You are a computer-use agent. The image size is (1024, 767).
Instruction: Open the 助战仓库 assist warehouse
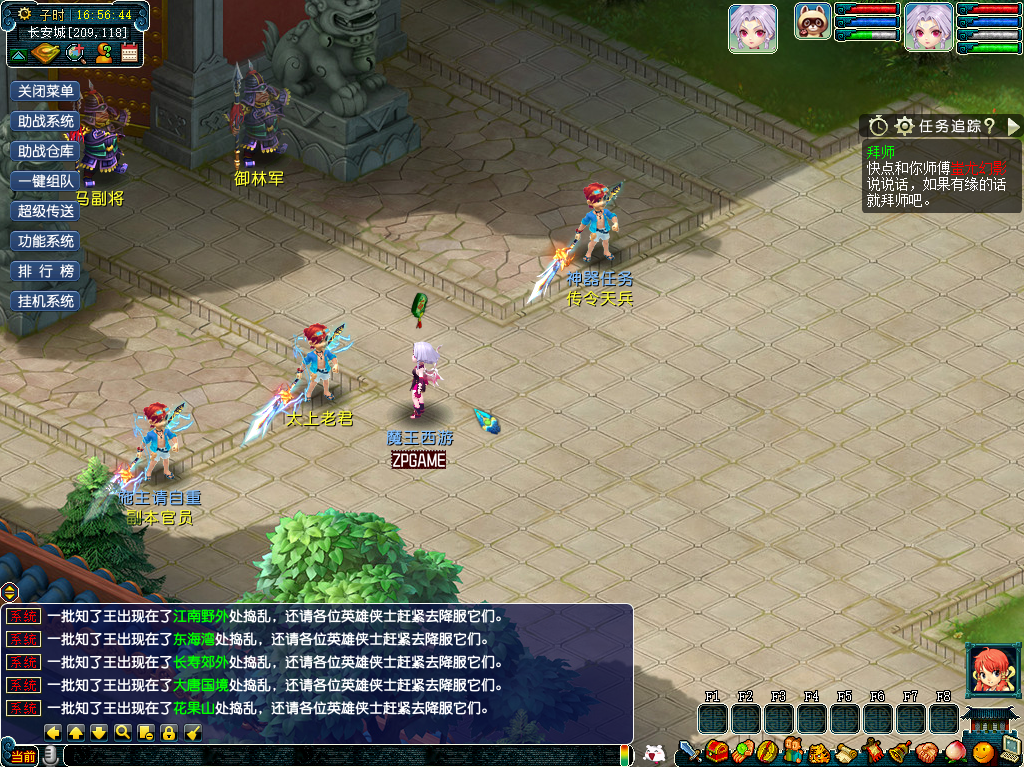pyautogui.click(x=46, y=151)
